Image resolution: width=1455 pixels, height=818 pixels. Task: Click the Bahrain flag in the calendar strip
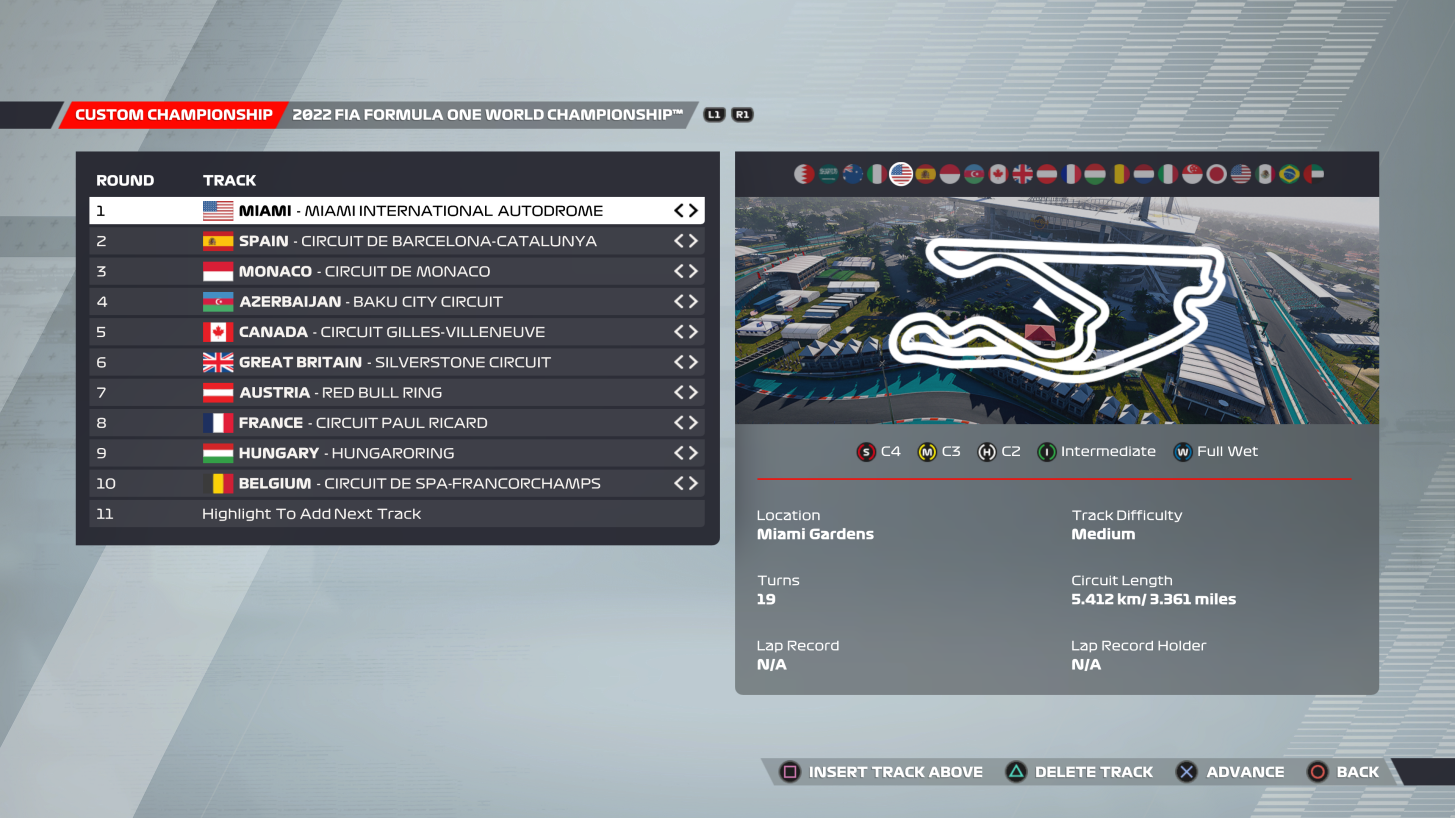coord(804,174)
